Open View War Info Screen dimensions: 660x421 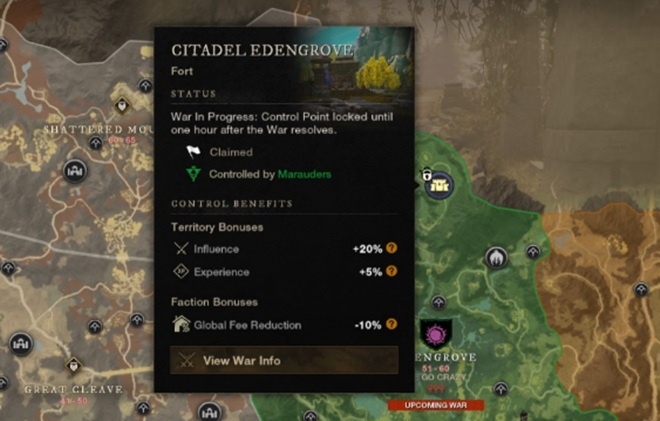[284, 360]
